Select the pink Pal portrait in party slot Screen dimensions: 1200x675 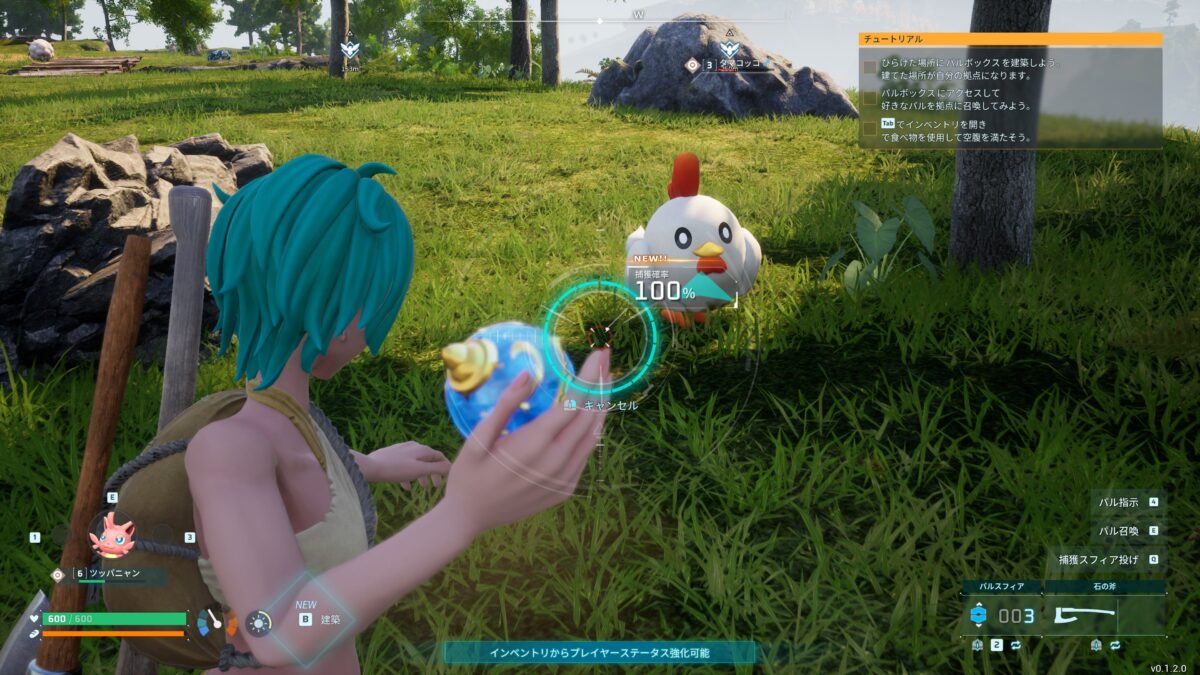click(111, 536)
